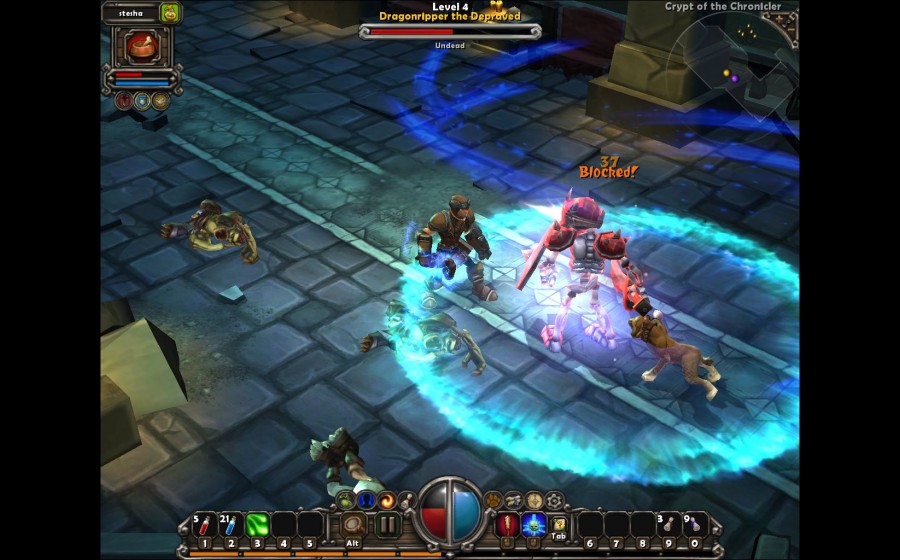The width and height of the screenshot is (900, 560).
Task: Click the Tab scroll icon on hotbar
Action: pyautogui.click(x=560, y=524)
